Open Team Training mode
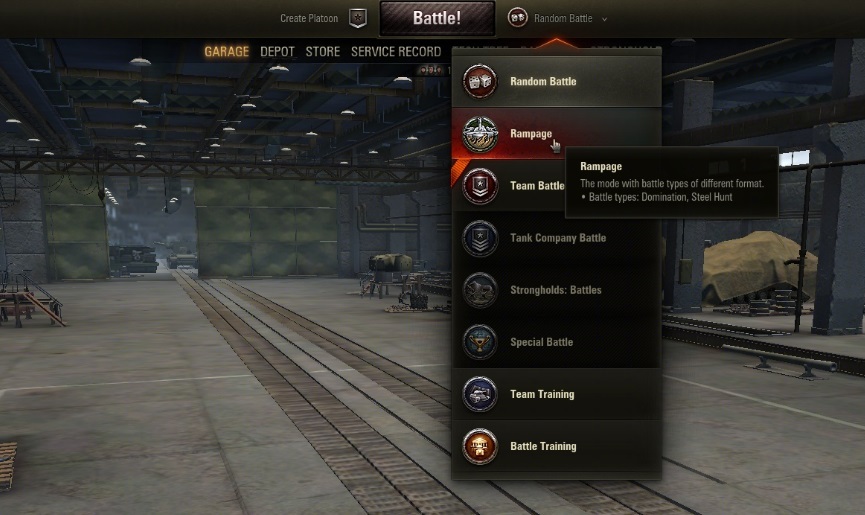 [542, 394]
